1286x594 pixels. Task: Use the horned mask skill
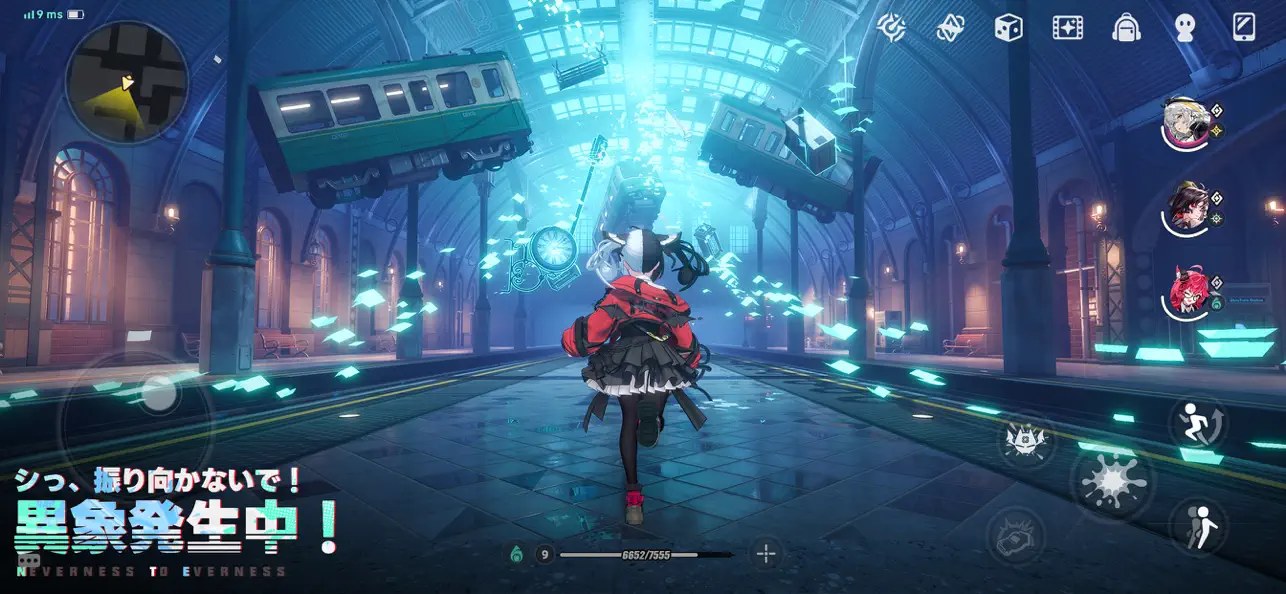click(x=1023, y=441)
